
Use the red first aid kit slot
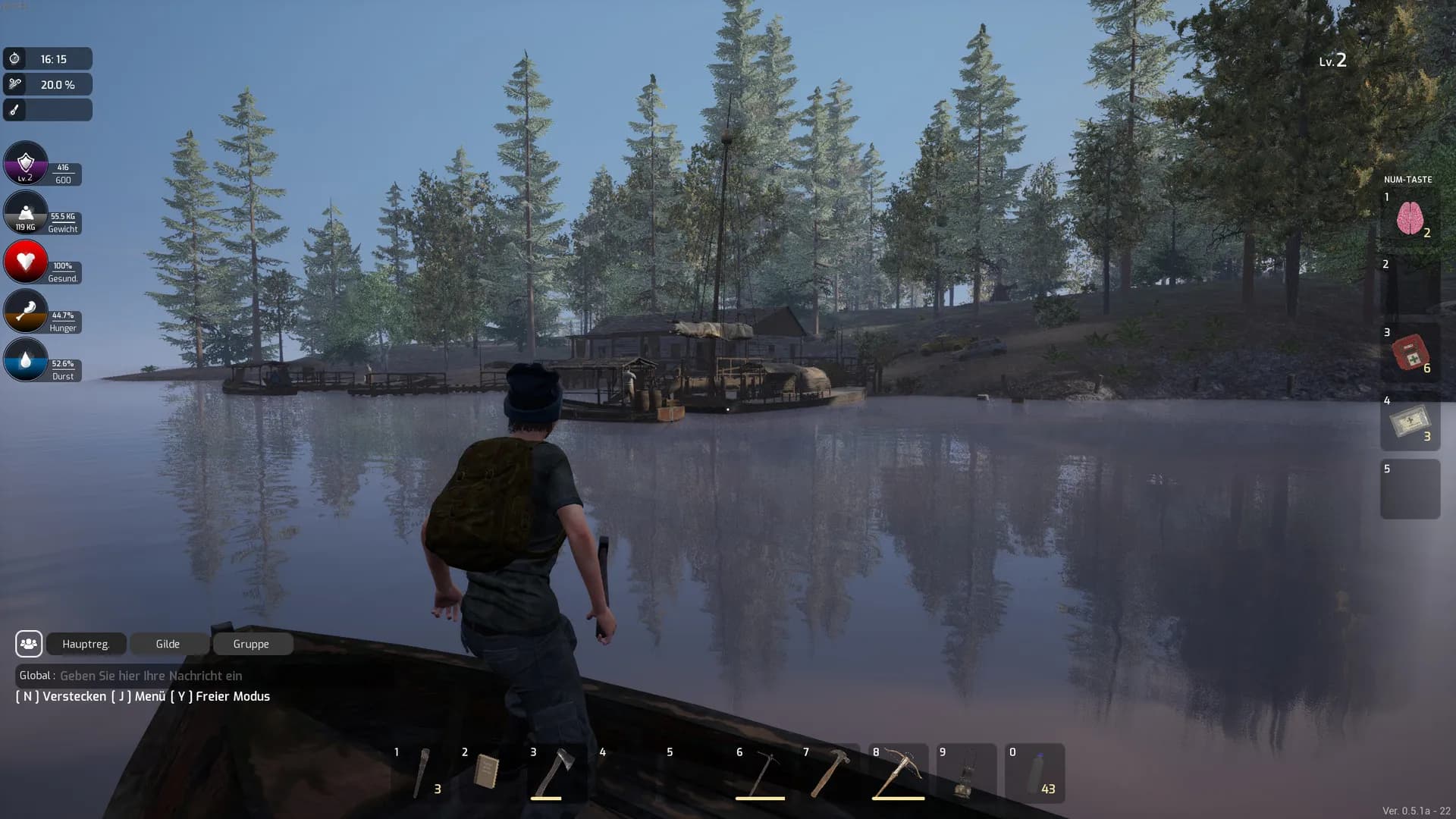click(x=1410, y=353)
